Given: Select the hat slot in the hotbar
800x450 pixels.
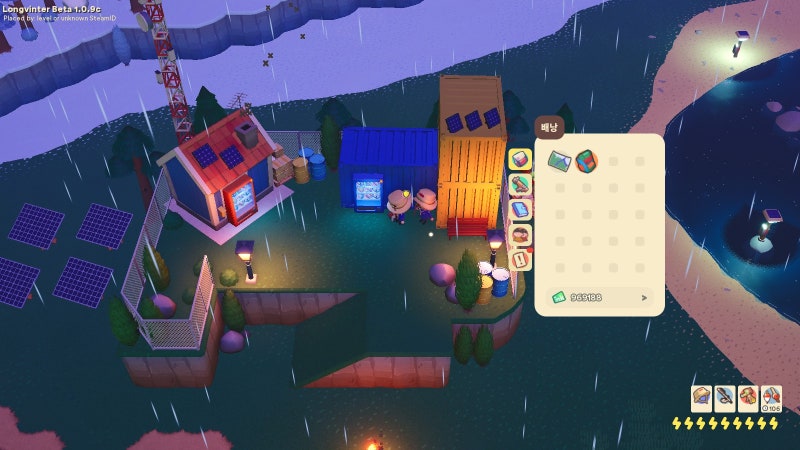Looking at the screenshot, I should [702, 398].
